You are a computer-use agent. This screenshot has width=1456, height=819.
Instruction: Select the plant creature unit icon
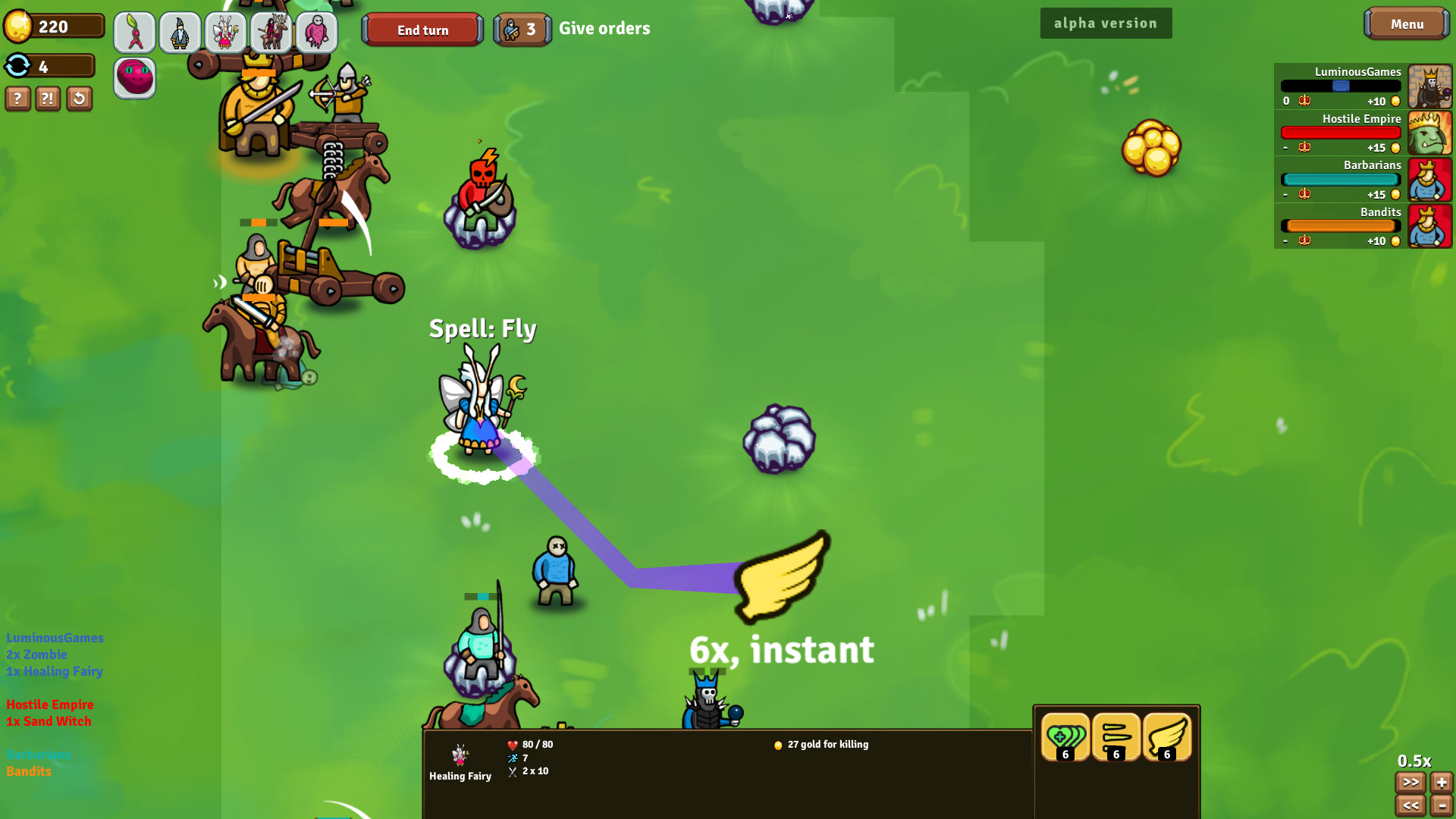point(135,32)
